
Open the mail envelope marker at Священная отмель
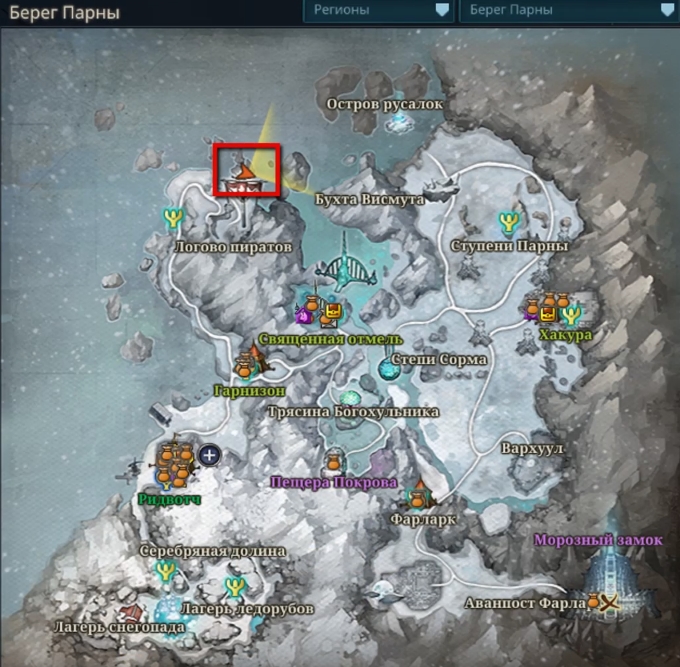[331, 317]
